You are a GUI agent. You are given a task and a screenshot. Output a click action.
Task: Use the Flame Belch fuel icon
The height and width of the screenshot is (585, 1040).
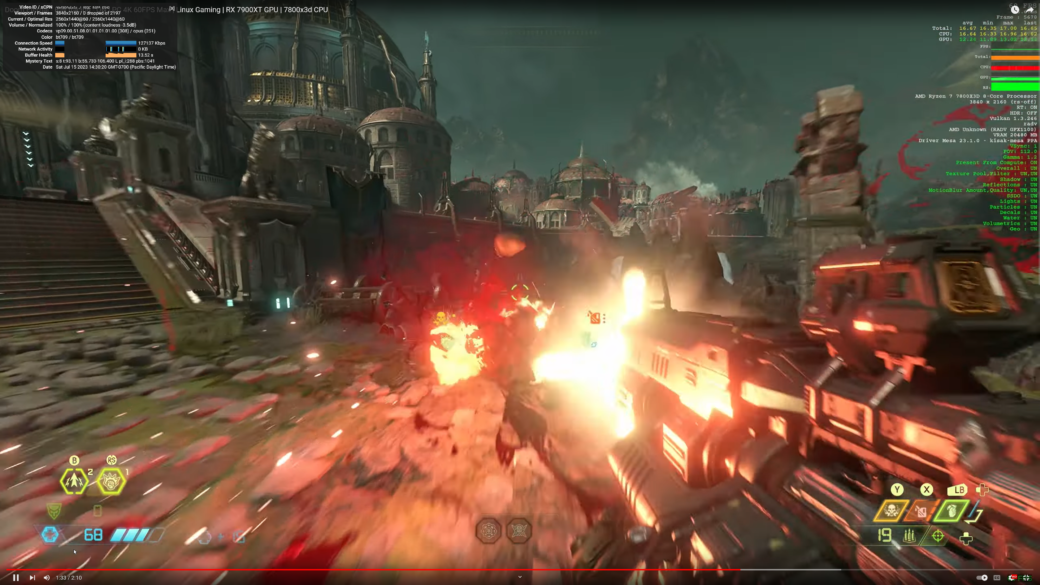920,511
